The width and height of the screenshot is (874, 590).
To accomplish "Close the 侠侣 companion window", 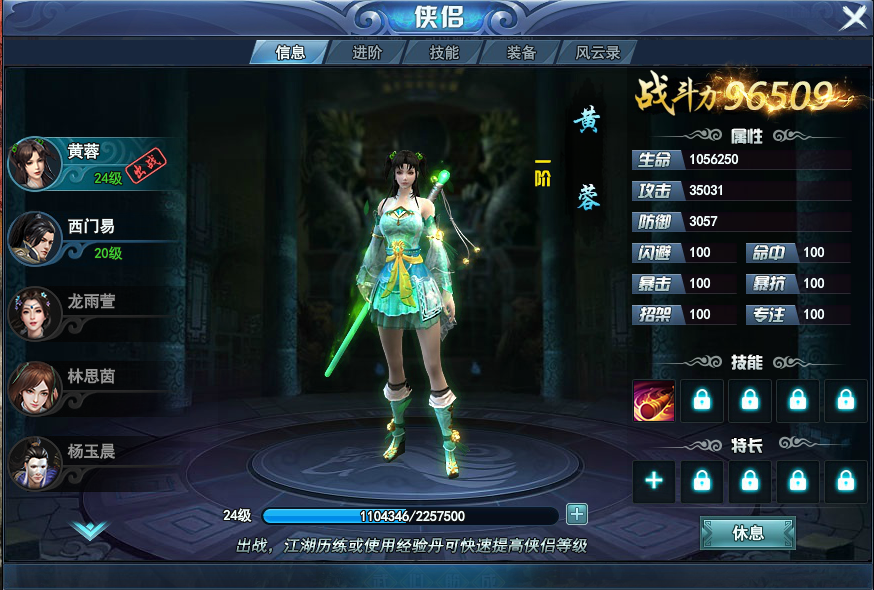I will click(853, 18).
